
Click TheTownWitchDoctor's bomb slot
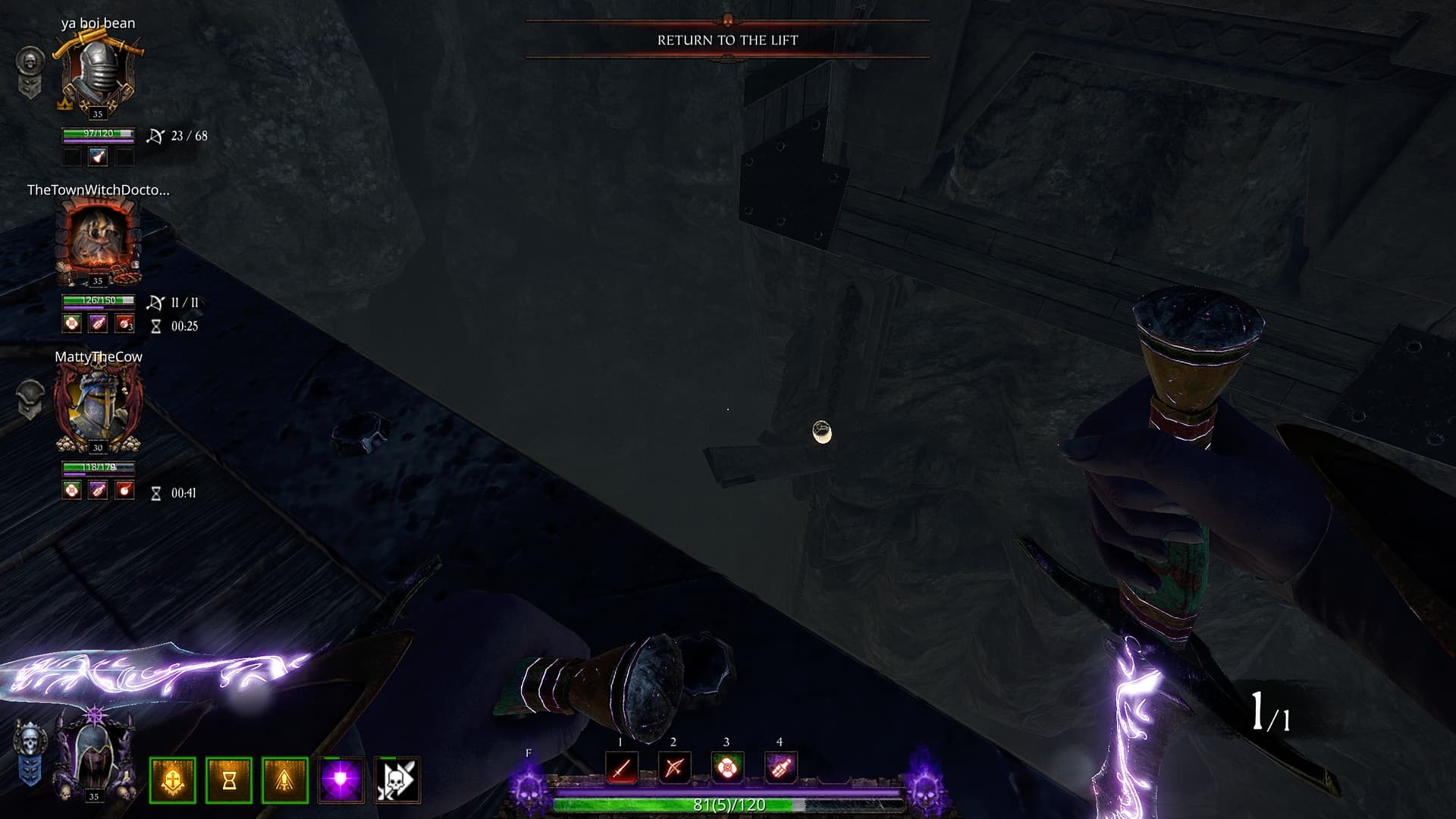(124, 324)
